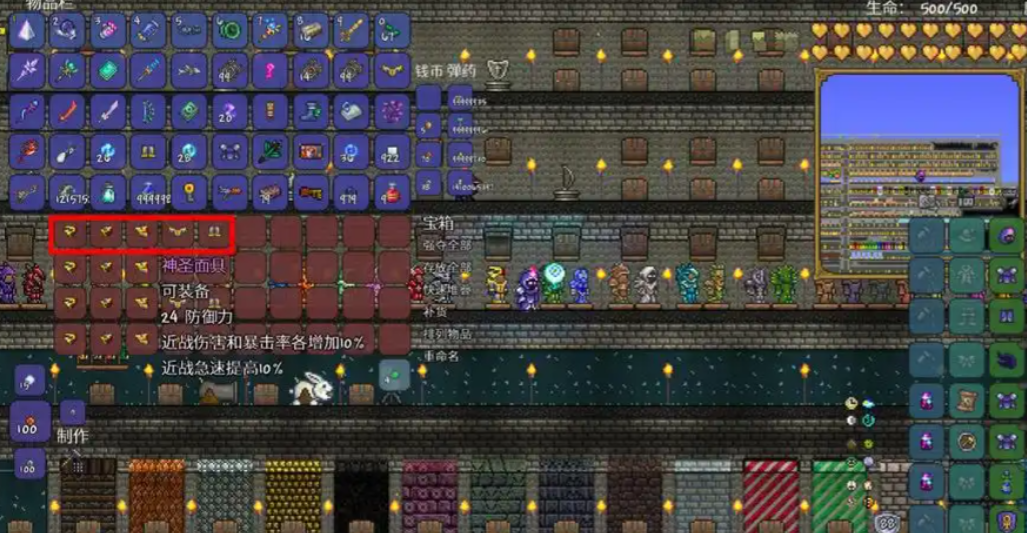Click the red curved sword slot
Screen dimensions: 1027x533
point(67,111)
